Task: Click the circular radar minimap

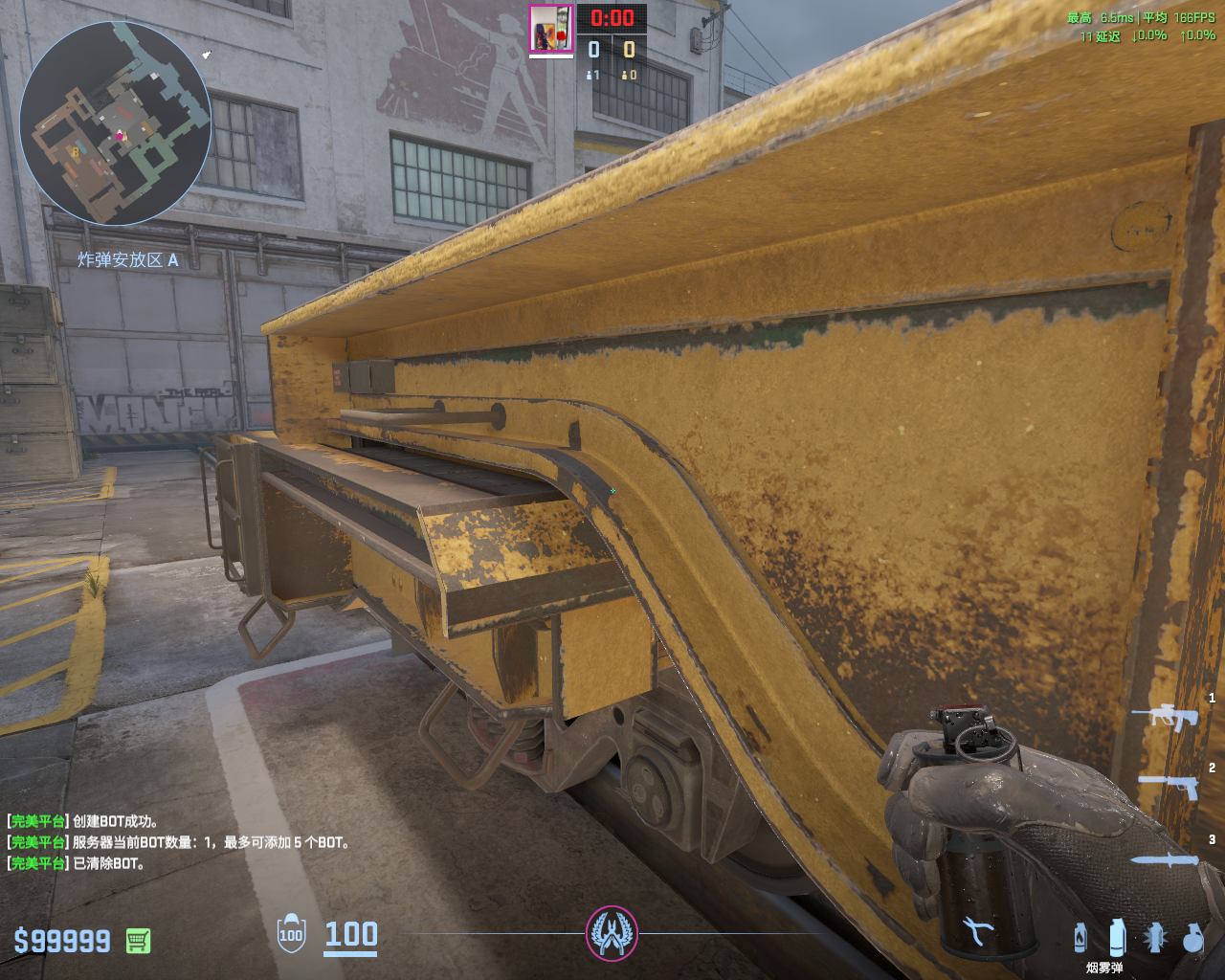Action: point(115,123)
